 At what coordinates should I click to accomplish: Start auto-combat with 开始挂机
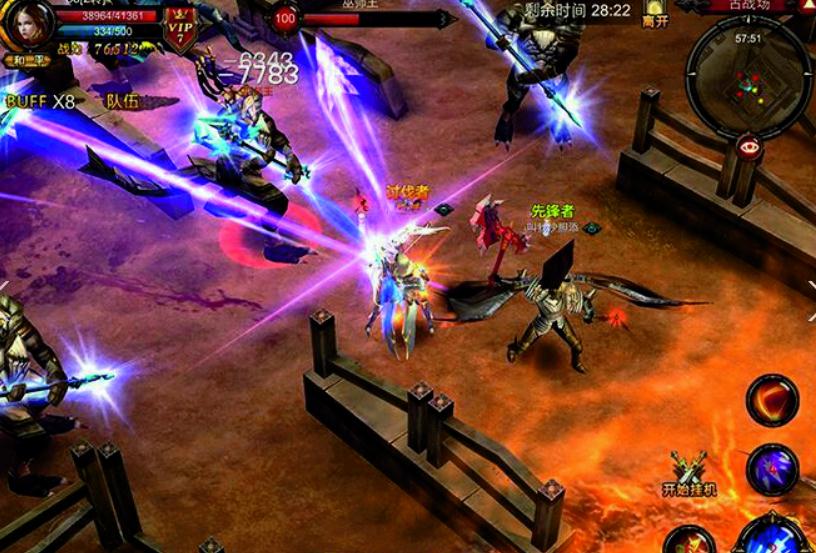point(690,476)
